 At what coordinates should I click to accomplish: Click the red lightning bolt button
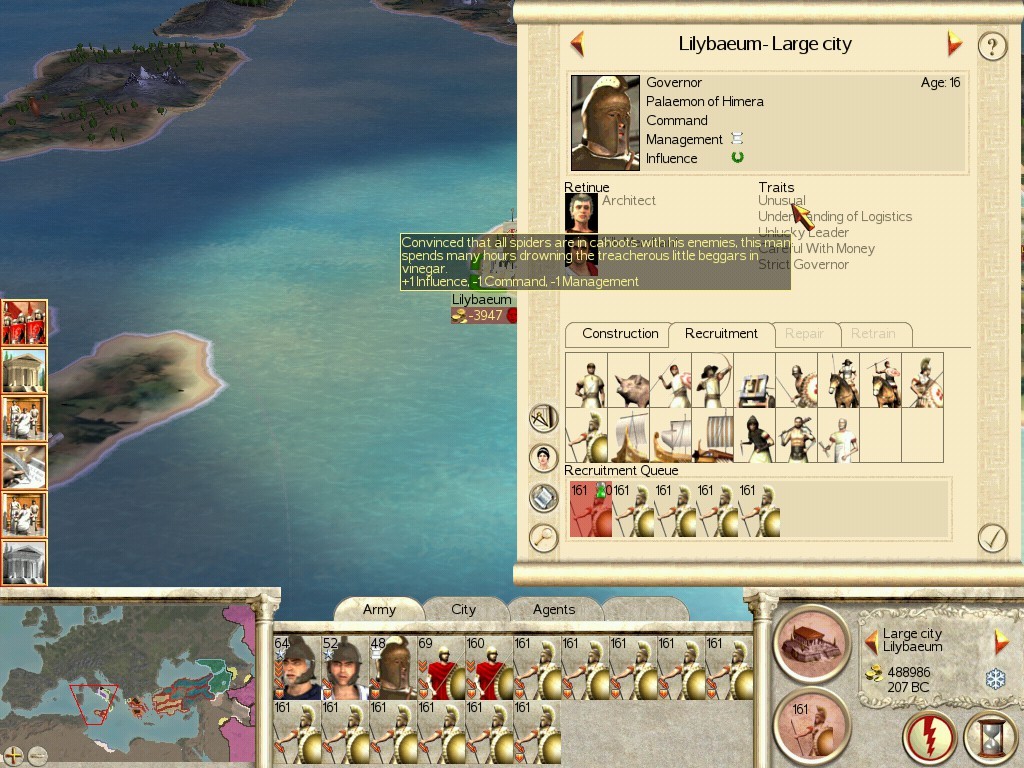[929, 738]
